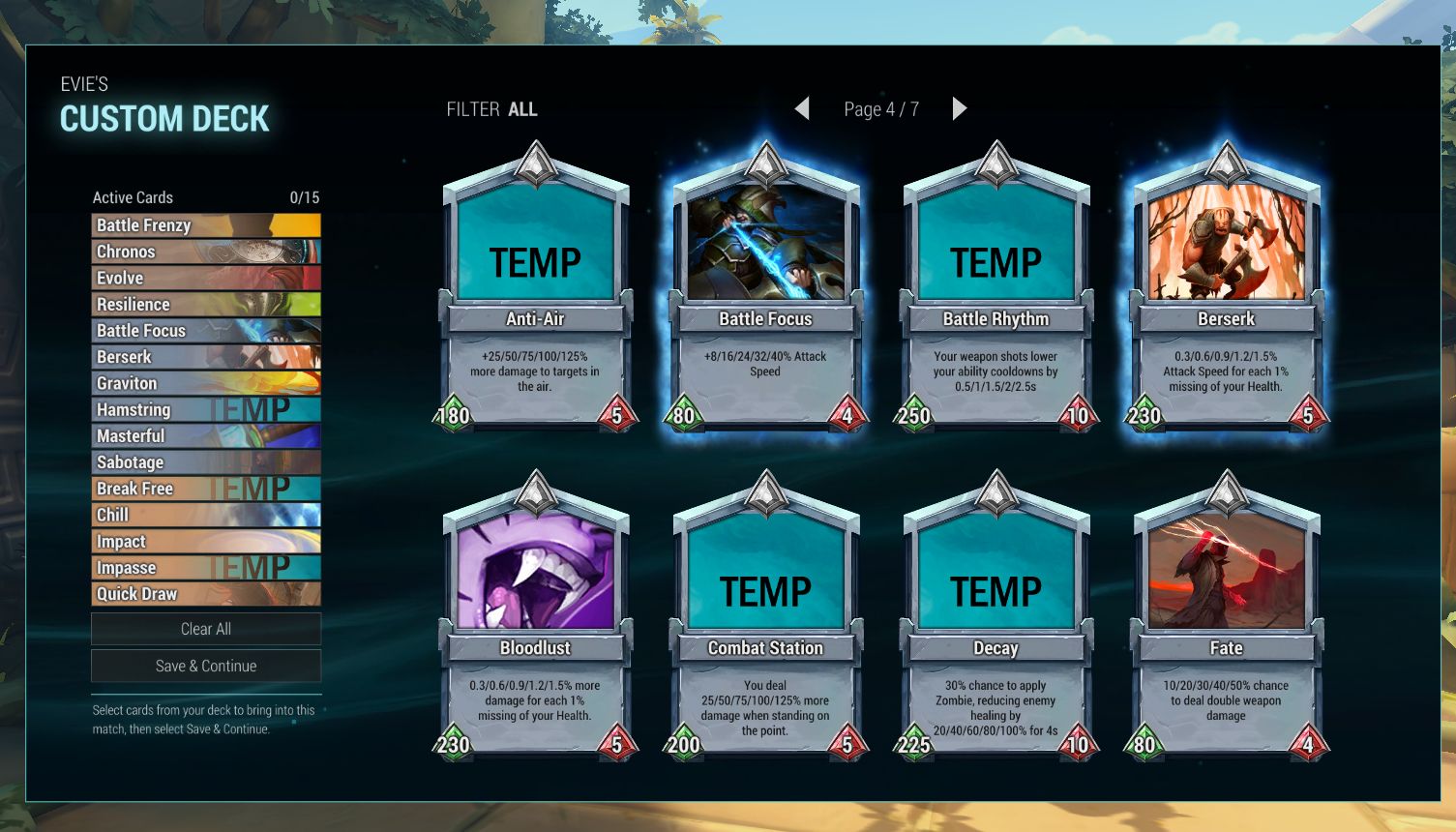Choose the Fate card
This screenshot has width=1456, height=832.
[x=1226, y=619]
